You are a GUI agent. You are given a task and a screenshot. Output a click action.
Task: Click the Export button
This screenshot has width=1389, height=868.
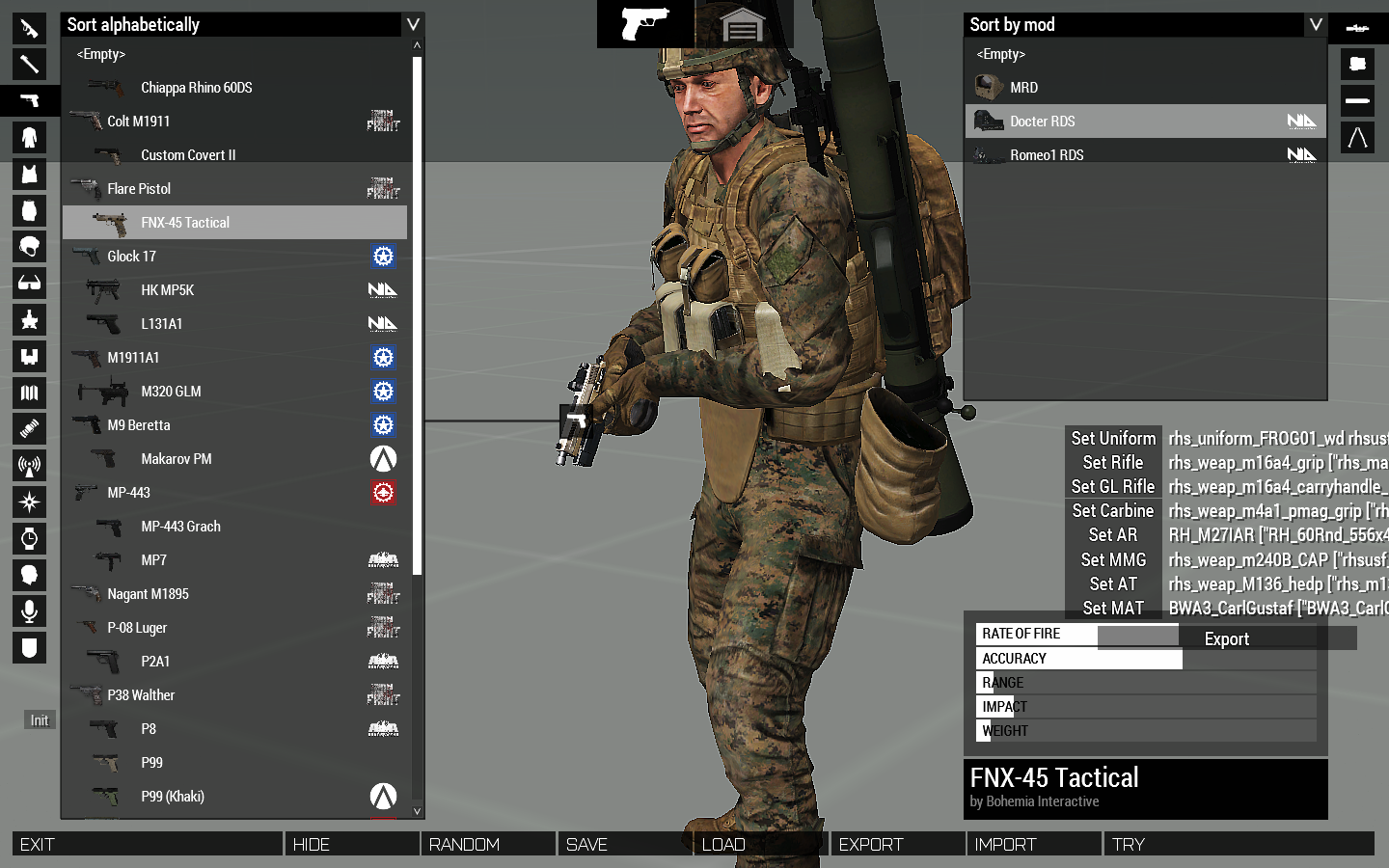pos(1226,637)
